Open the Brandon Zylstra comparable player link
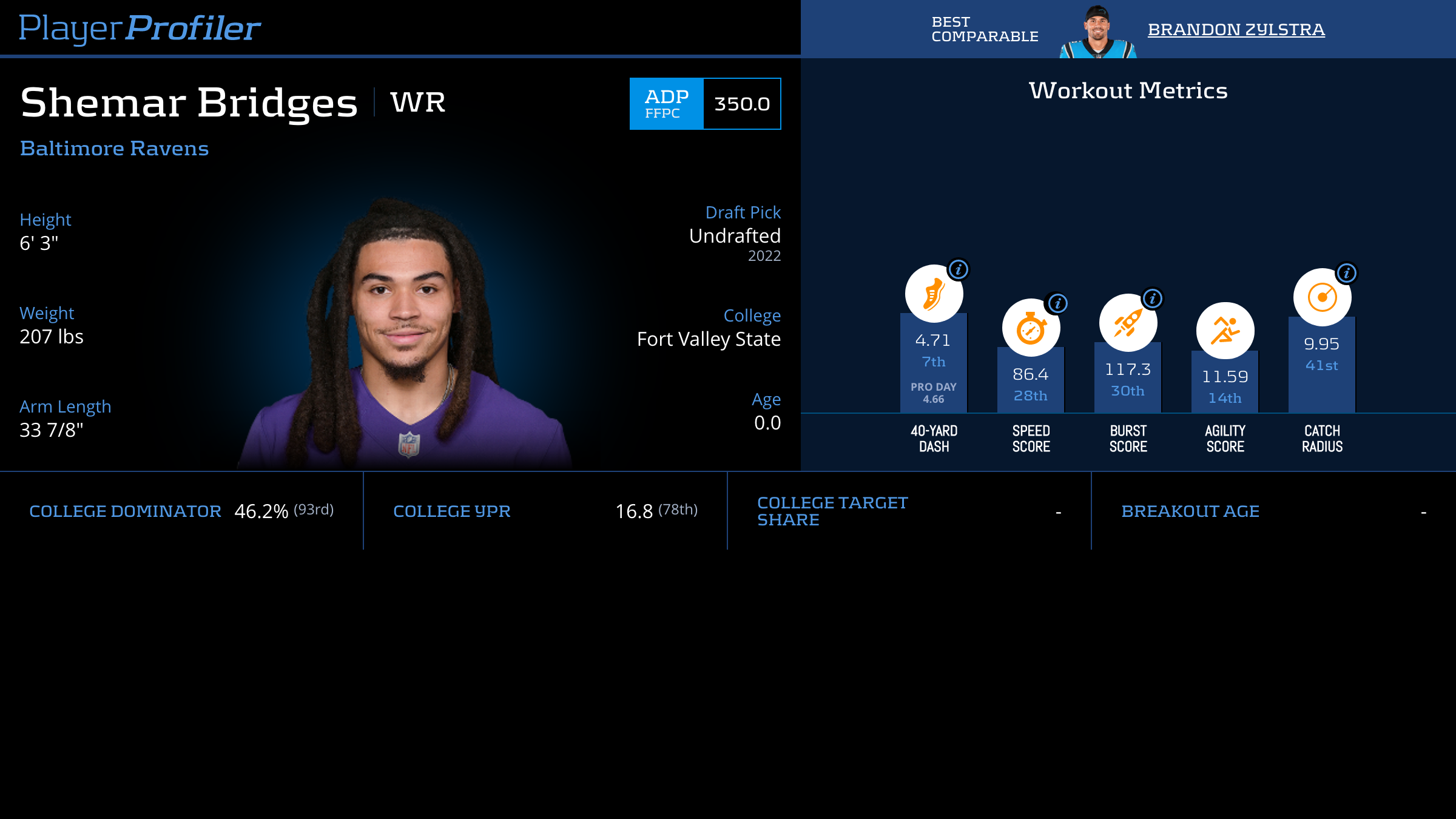 [x=1236, y=29]
